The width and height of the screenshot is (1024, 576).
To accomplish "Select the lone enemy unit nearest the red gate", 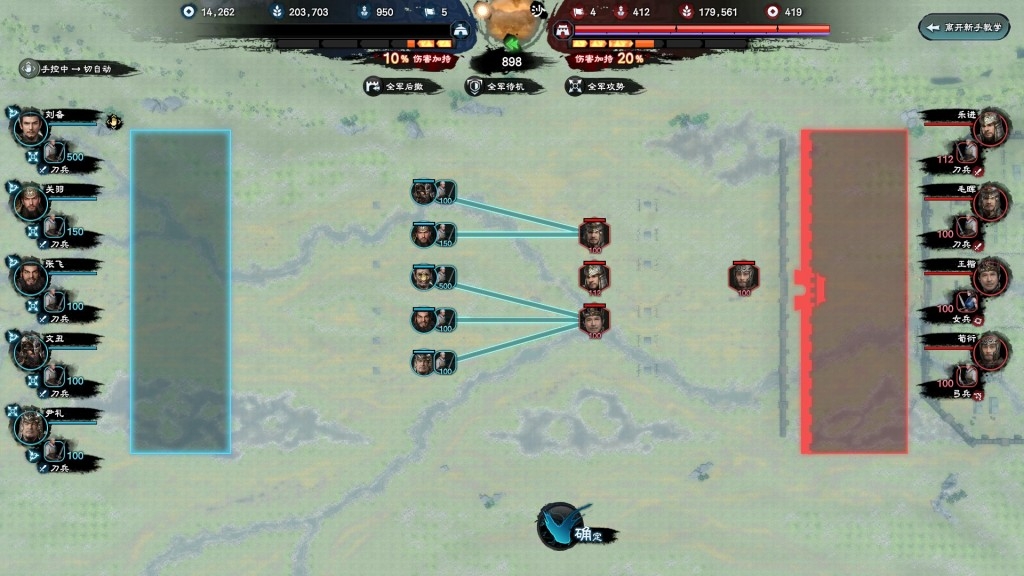I will pos(744,277).
